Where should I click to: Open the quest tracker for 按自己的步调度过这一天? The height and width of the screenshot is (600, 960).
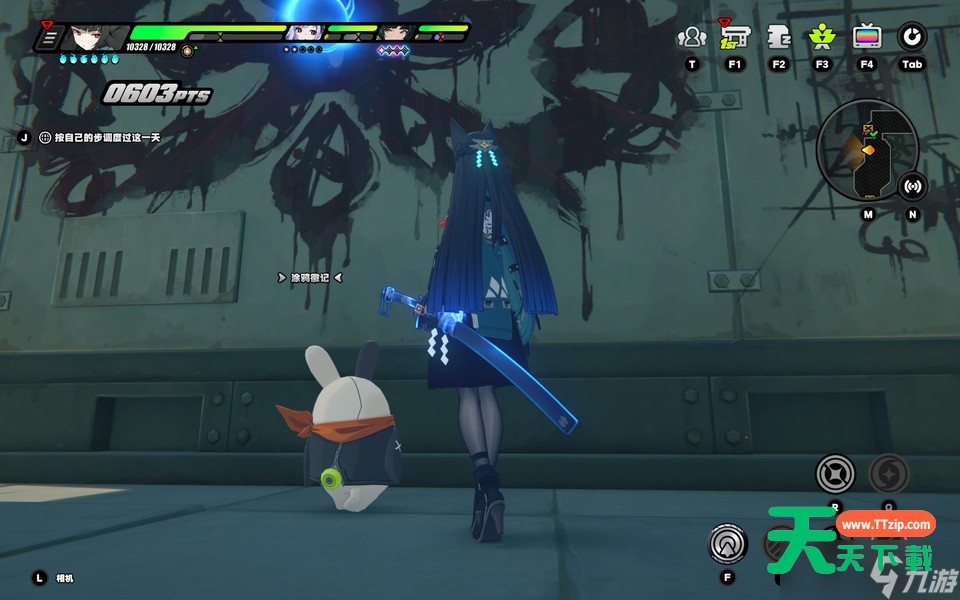(x=99, y=138)
